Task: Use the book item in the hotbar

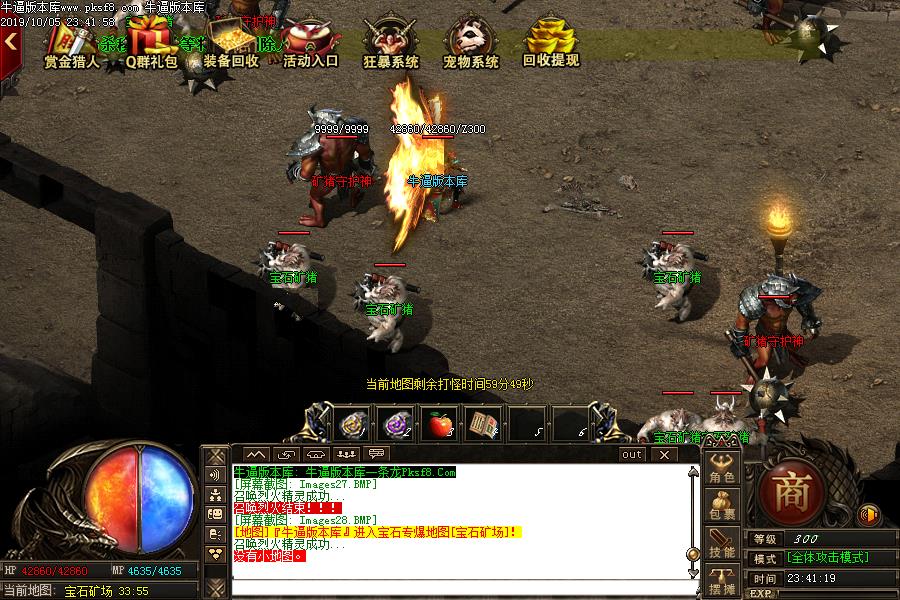Action: click(x=484, y=424)
